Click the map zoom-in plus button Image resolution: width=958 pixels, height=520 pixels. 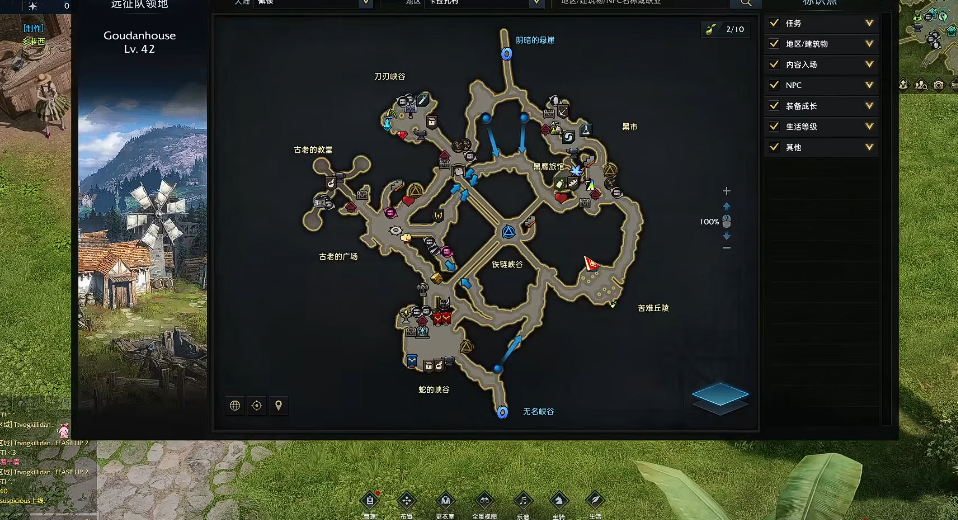727,191
